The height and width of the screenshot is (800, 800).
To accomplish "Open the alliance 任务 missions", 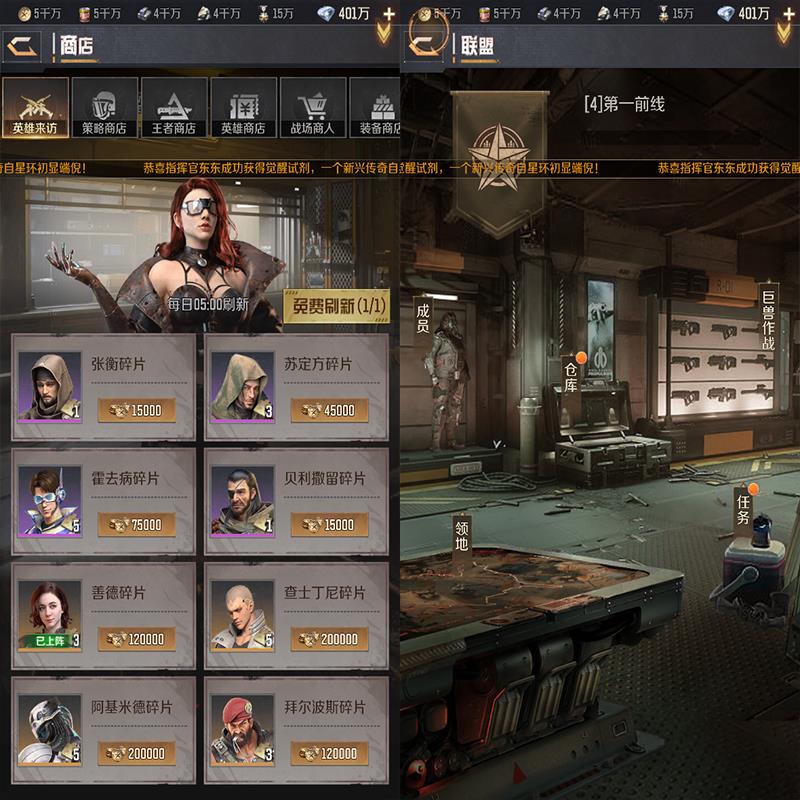I will click(743, 508).
